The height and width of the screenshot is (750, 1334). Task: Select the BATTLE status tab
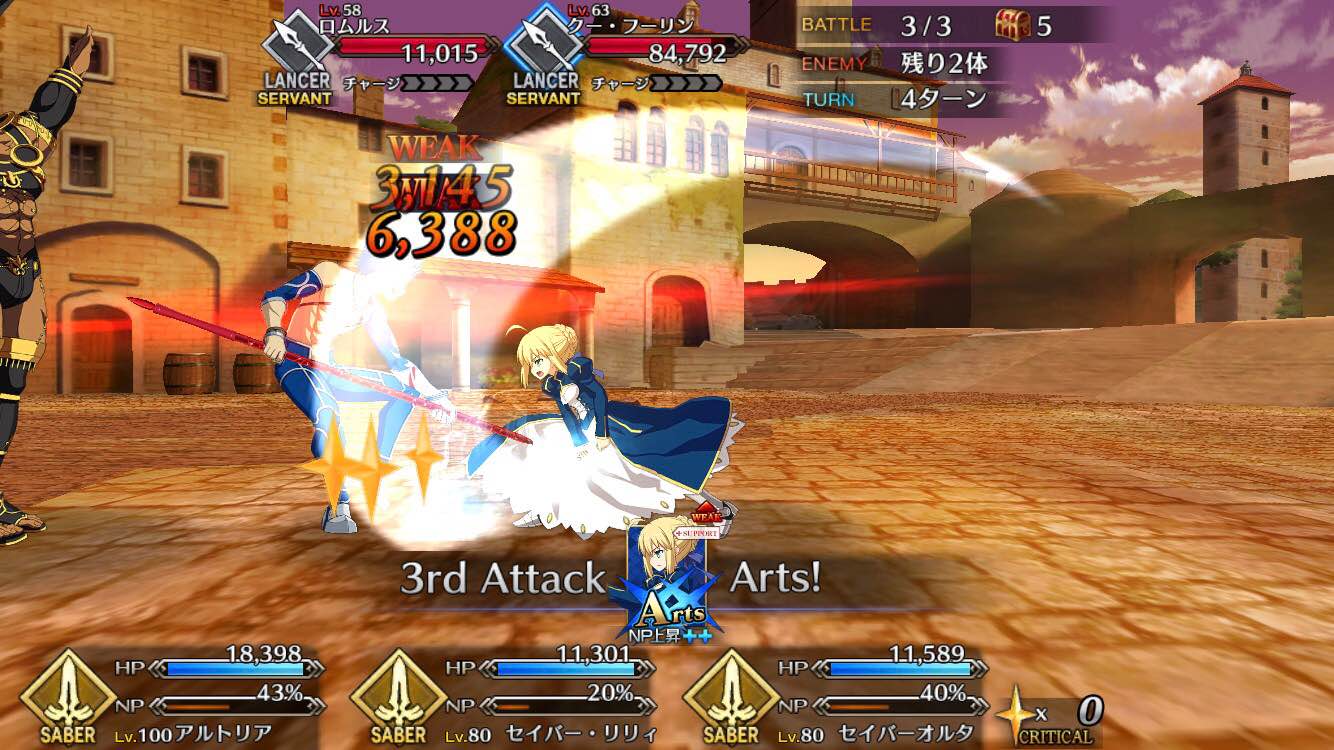(837, 24)
